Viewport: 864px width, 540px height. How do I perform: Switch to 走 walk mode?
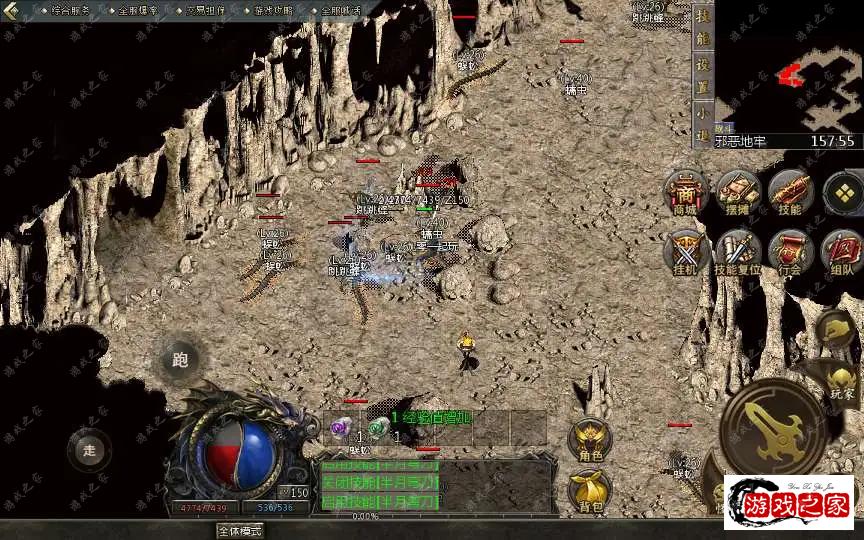(90, 450)
